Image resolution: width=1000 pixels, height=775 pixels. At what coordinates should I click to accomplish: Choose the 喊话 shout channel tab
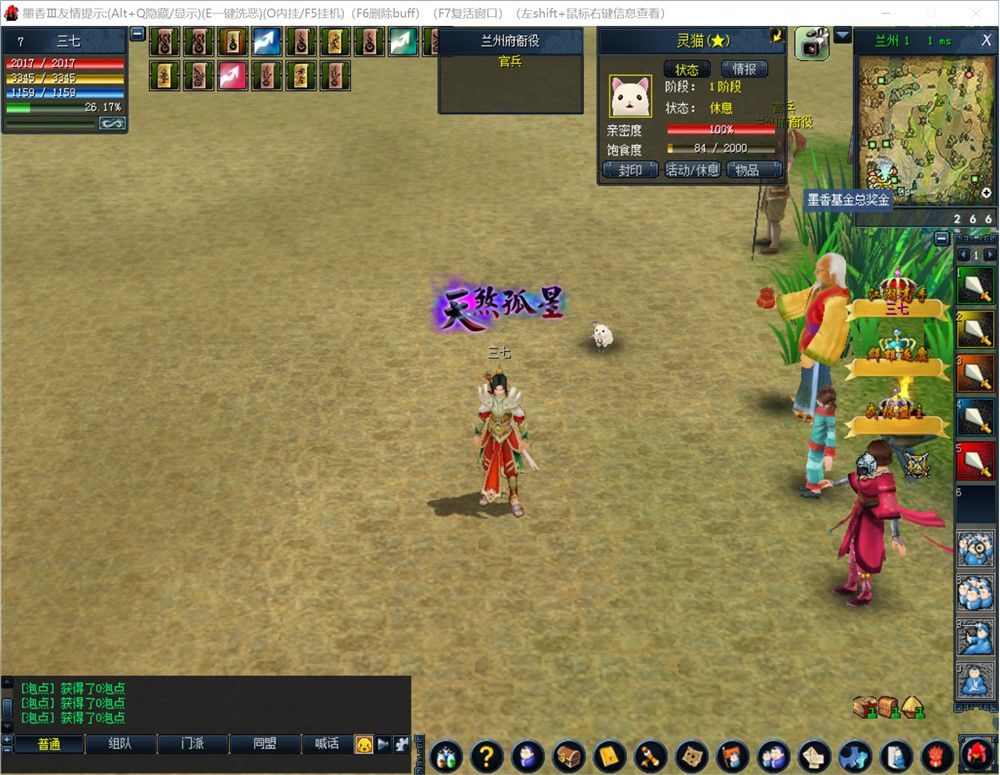[x=327, y=744]
